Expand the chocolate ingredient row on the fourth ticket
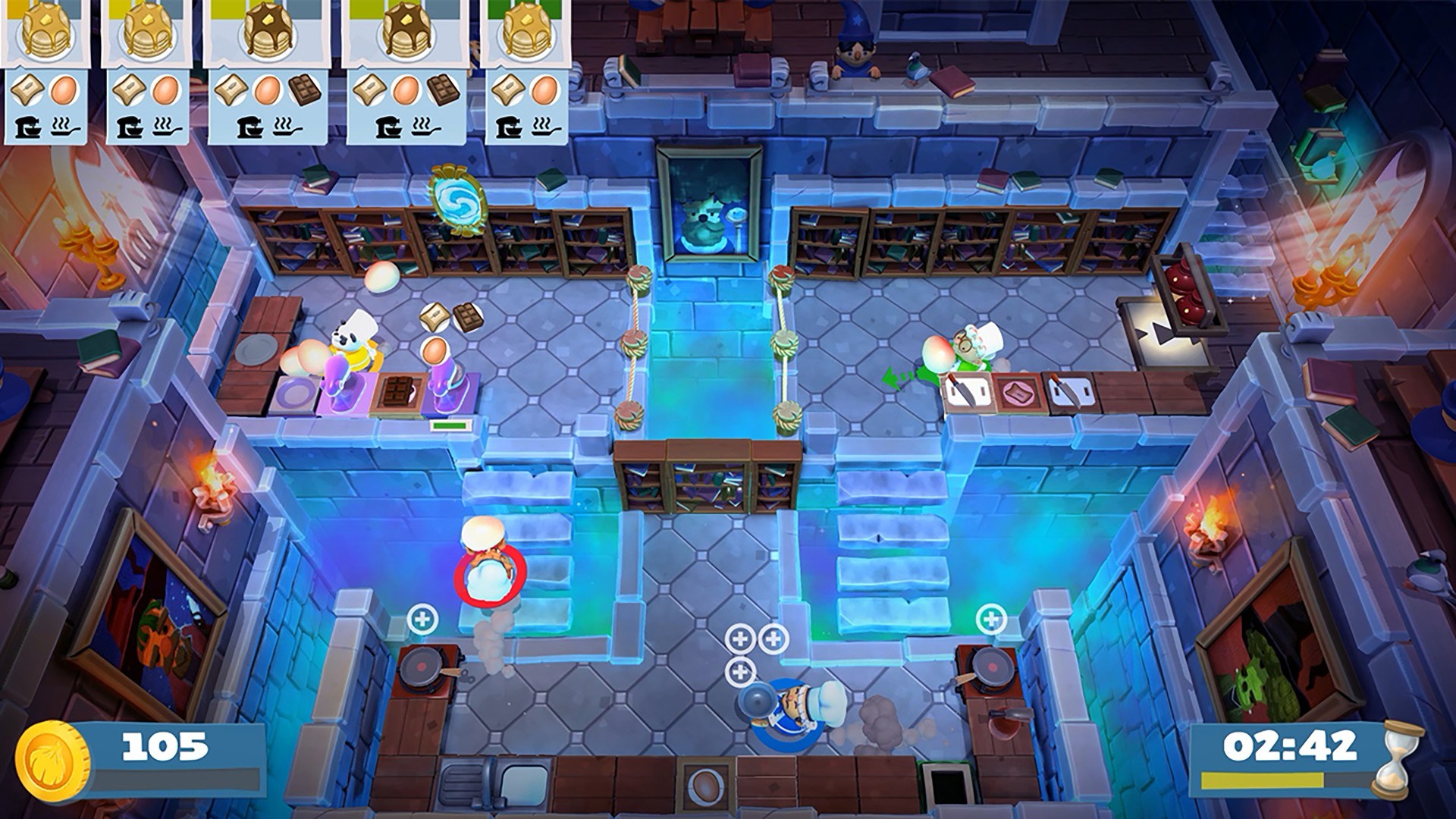 coord(444,89)
